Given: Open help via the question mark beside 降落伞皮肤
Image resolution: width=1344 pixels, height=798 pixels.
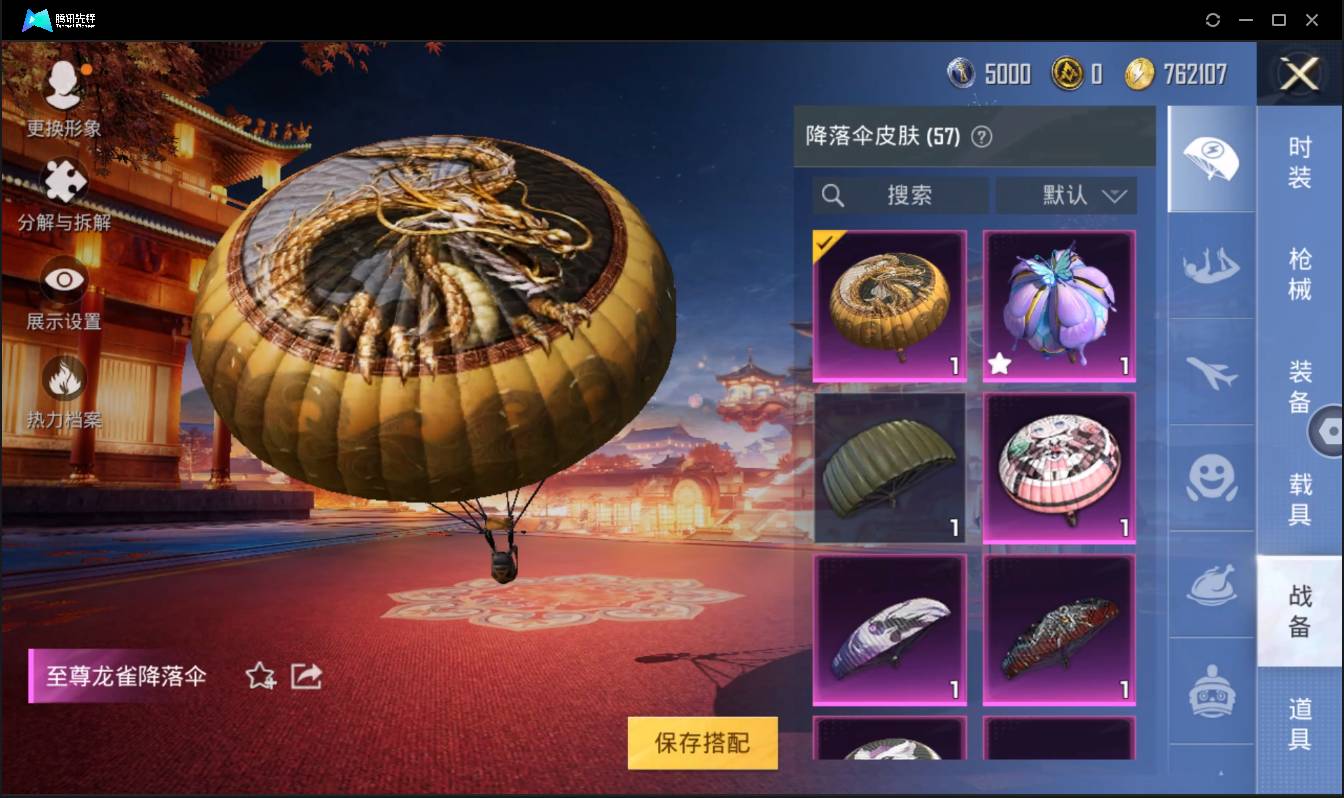Looking at the screenshot, I should (x=980, y=136).
